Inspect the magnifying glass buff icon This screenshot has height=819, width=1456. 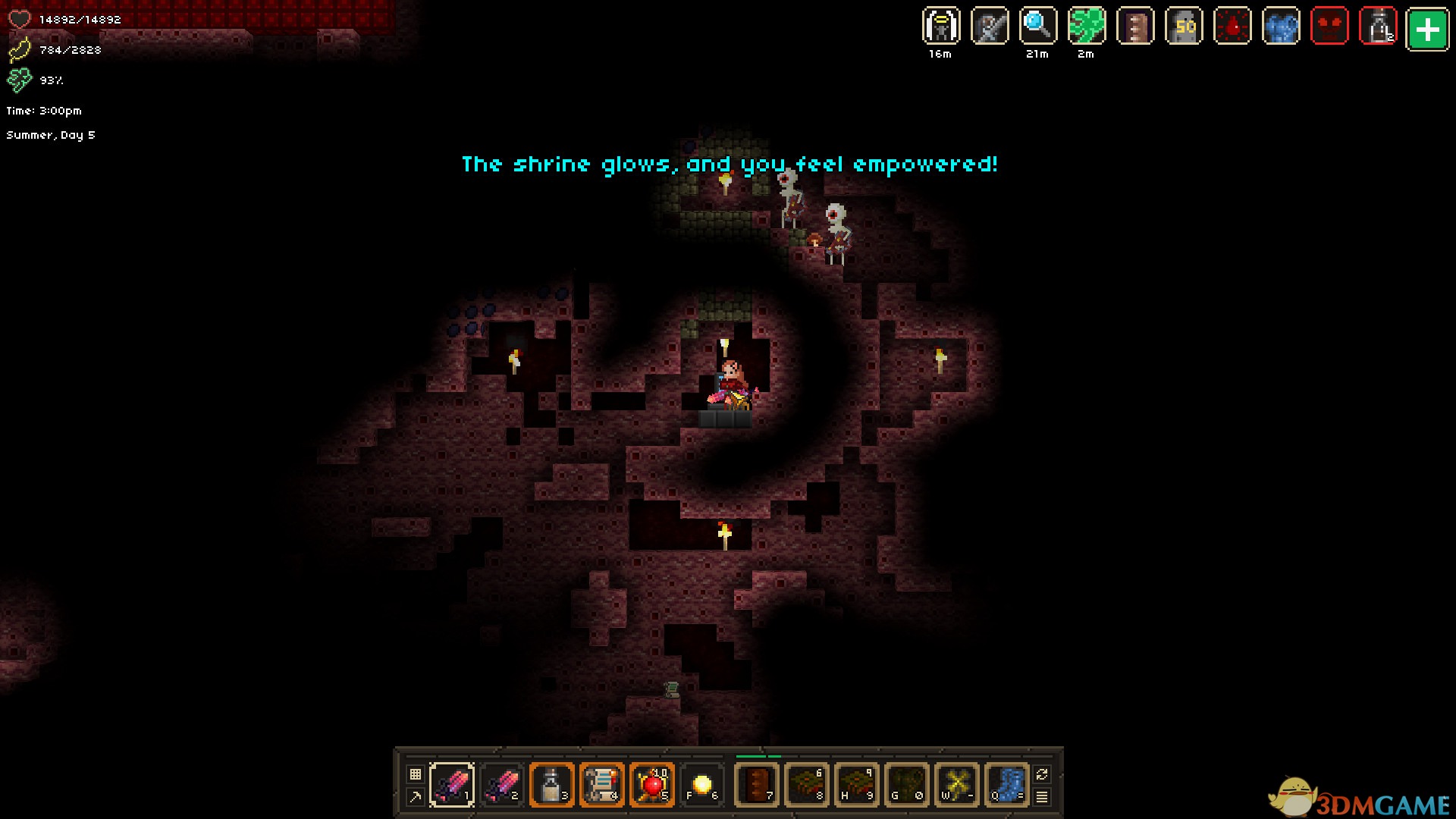click(1038, 27)
